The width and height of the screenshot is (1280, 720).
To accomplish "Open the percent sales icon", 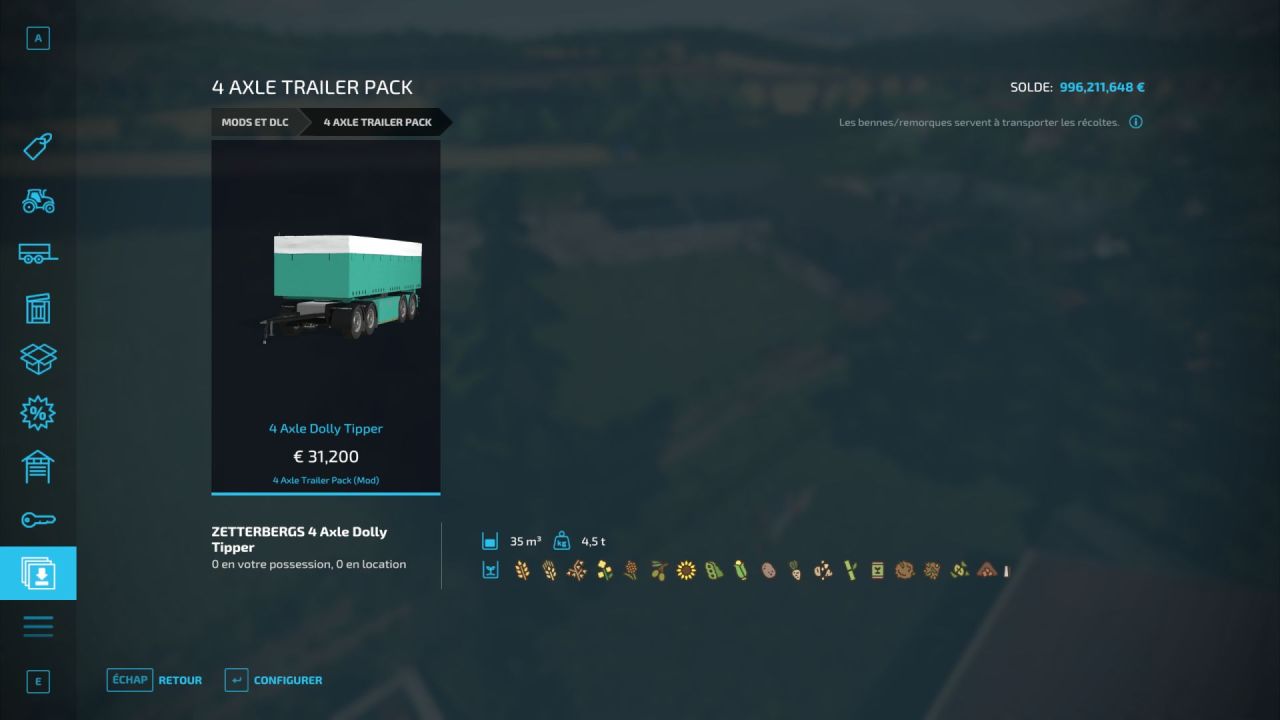I will (37, 412).
